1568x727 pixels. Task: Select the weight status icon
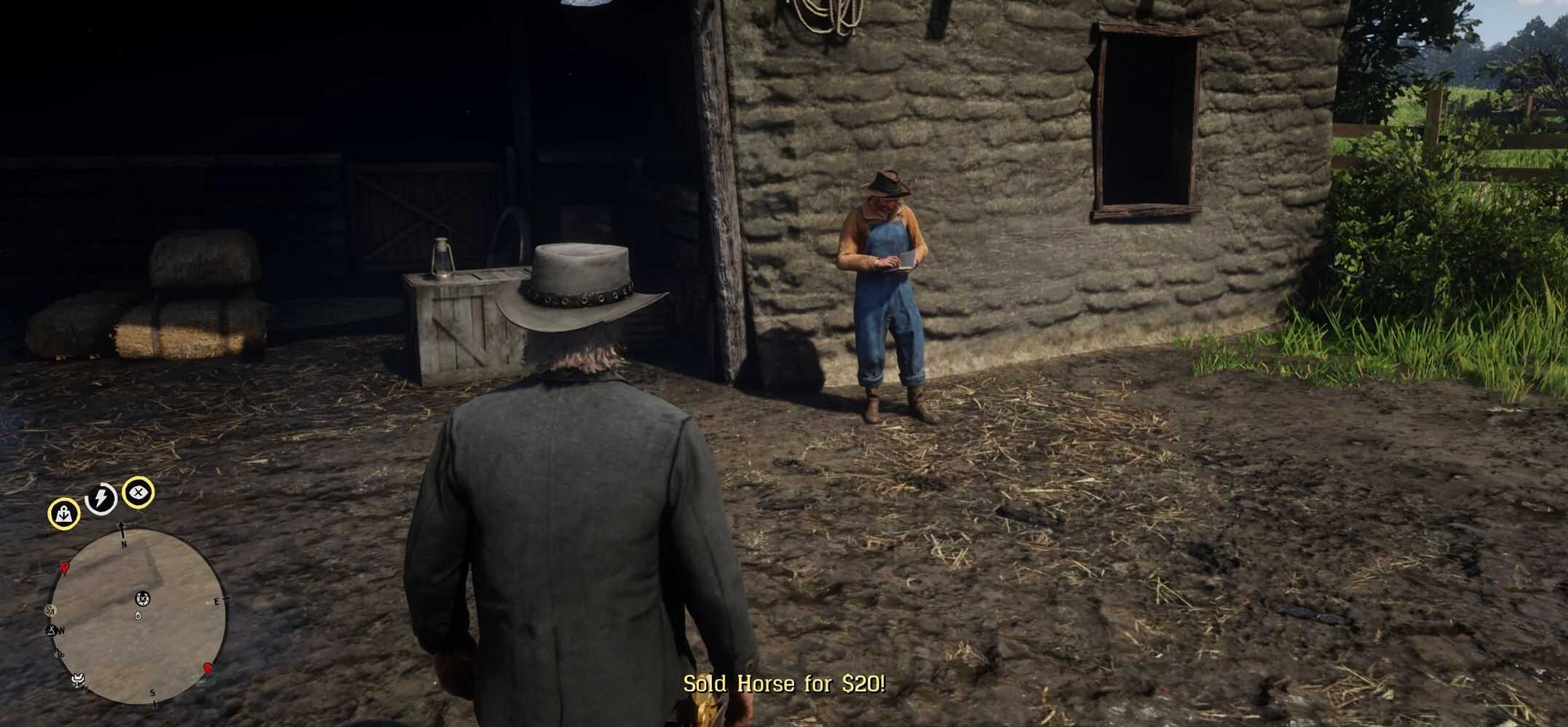(64, 514)
